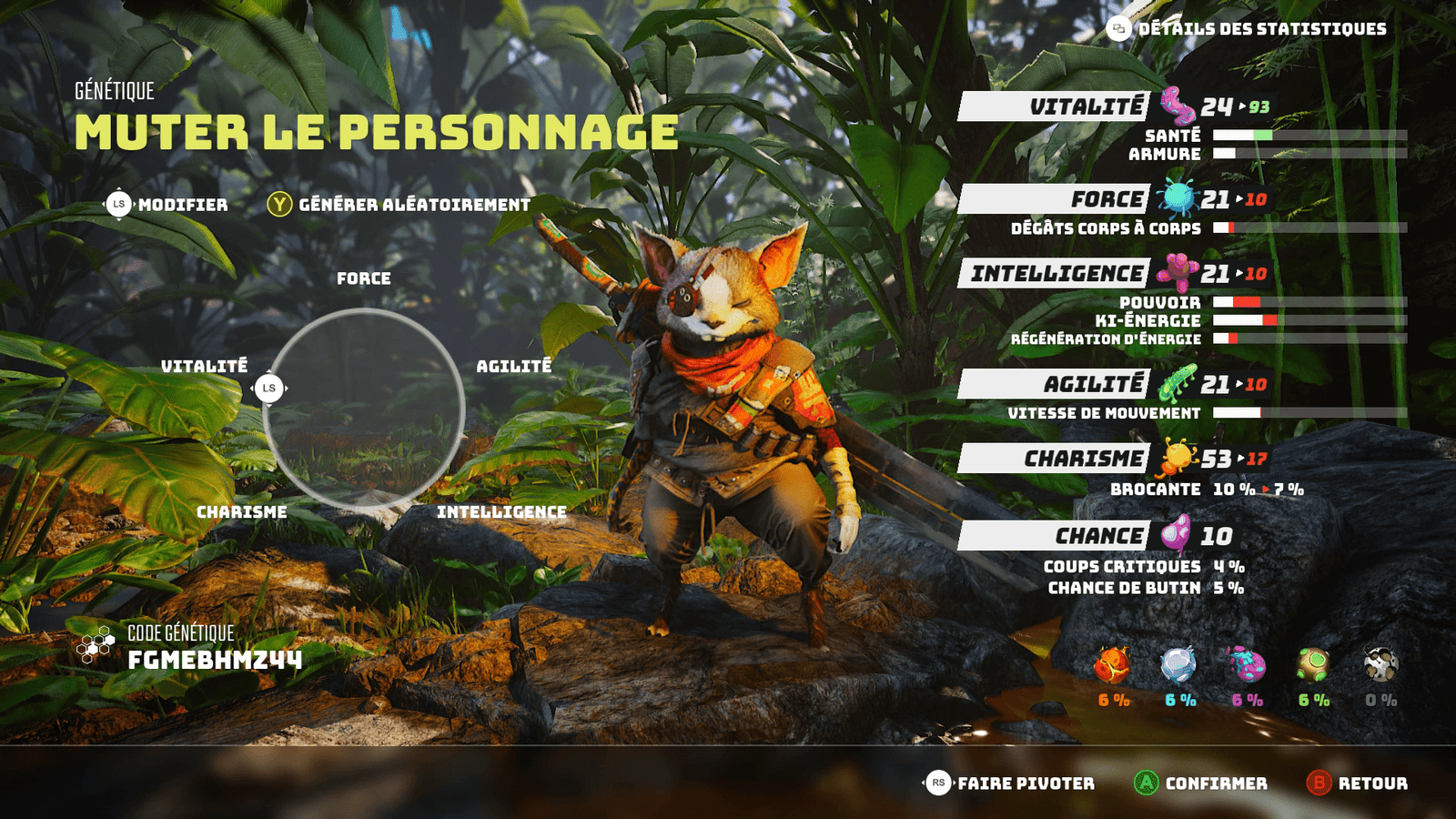This screenshot has height=819, width=1456.
Task: Click Faire pivoter to rotate the character
Action: 1009,784
